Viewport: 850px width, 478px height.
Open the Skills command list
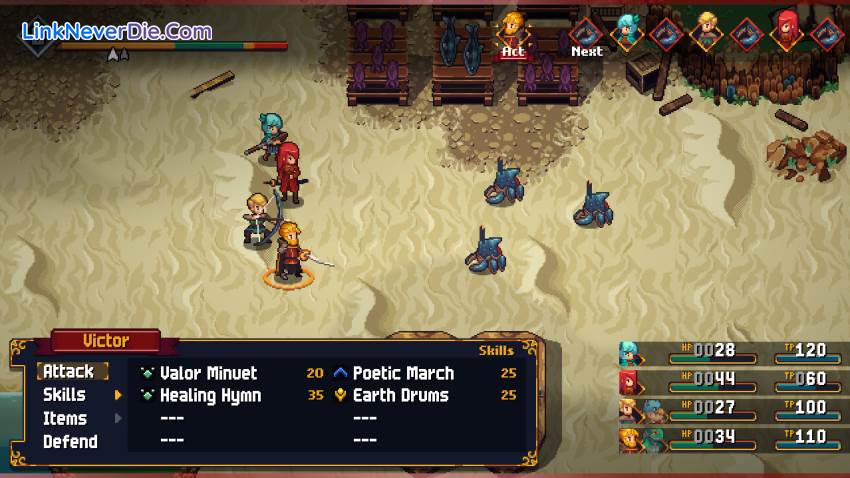coord(64,395)
